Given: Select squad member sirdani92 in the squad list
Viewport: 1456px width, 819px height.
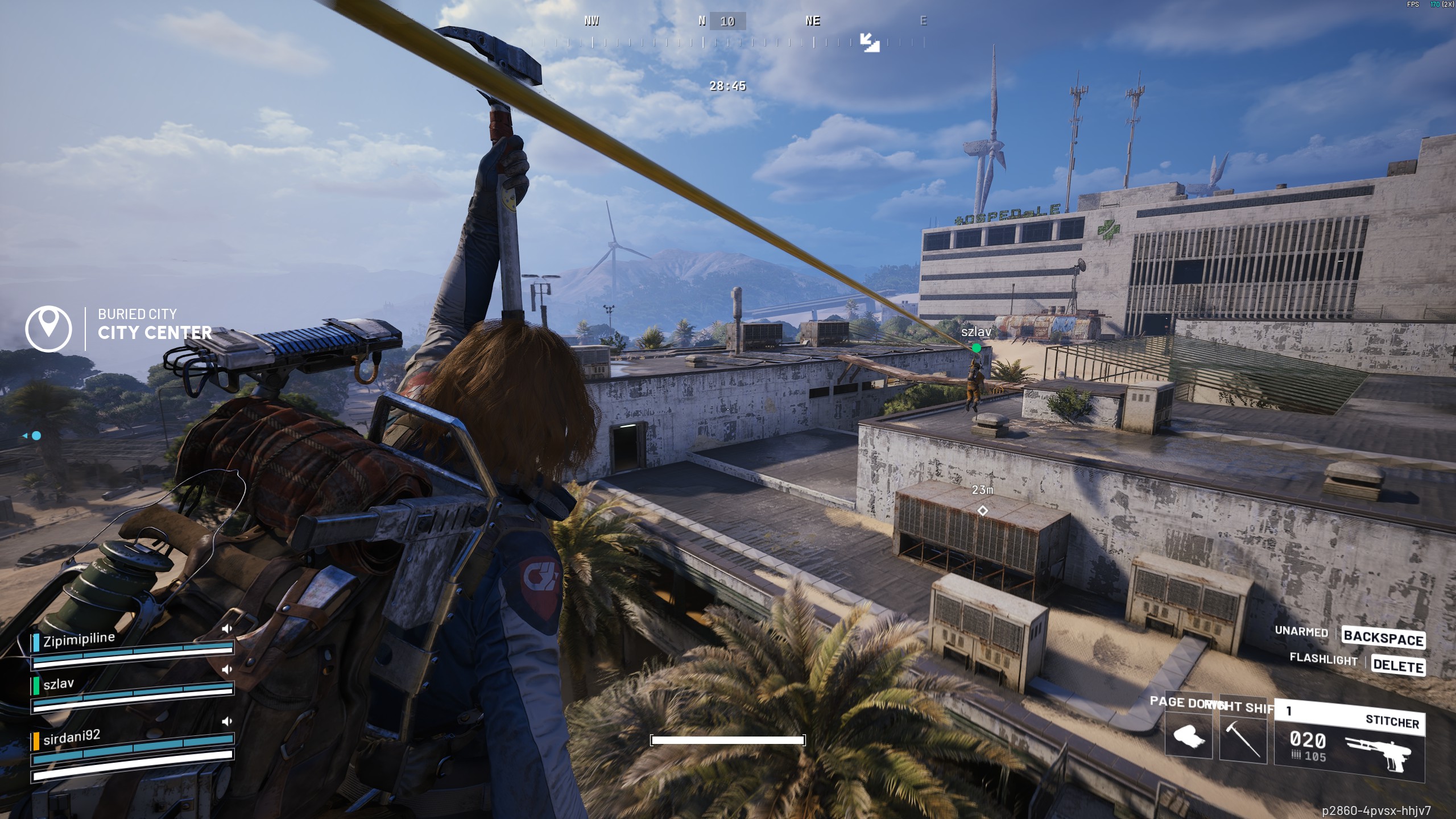Looking at the screenshot, I should [x=72, y=738].
